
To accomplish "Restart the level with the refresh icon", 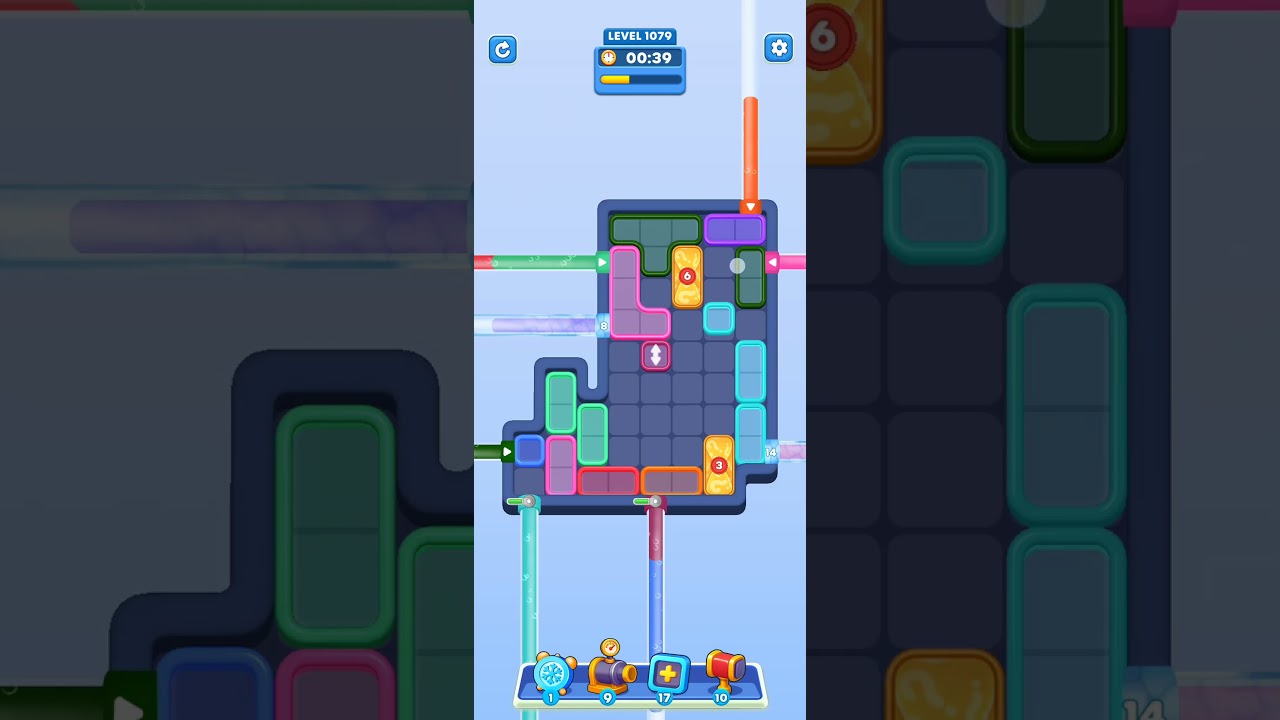I will [x=503, y=50].
